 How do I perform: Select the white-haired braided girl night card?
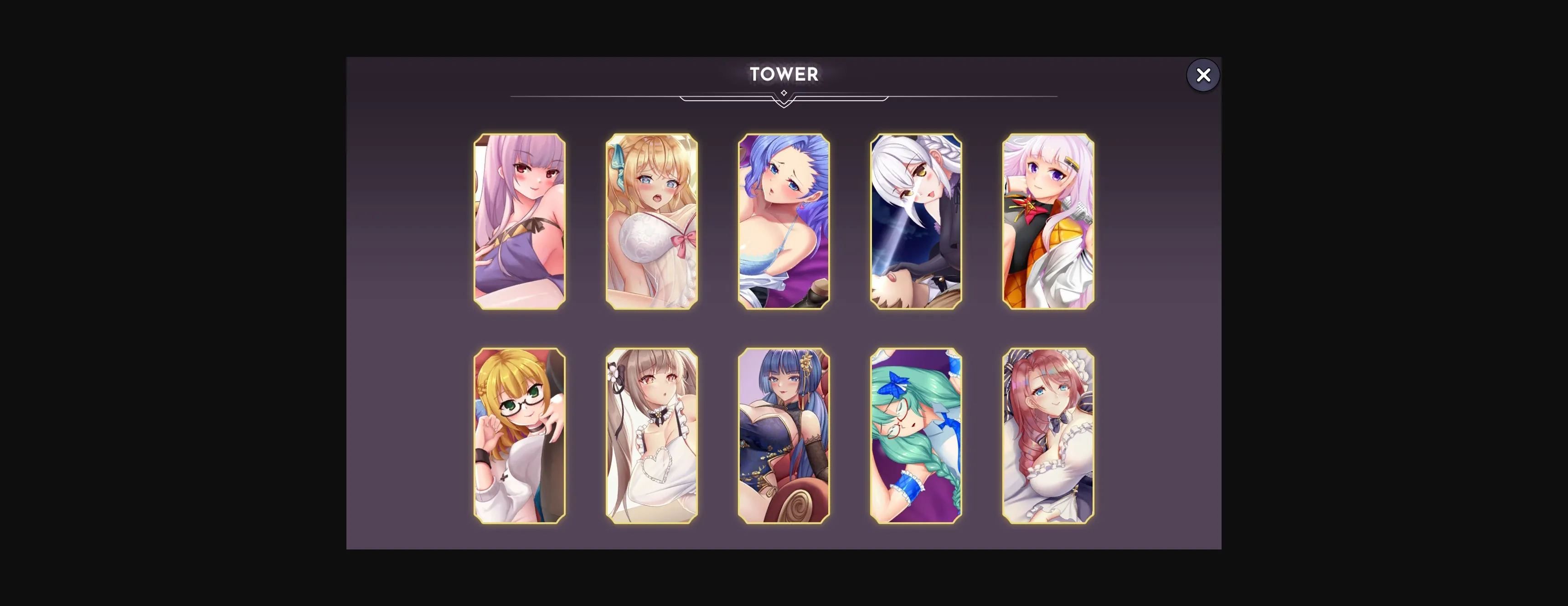click(x=915, y=223)
